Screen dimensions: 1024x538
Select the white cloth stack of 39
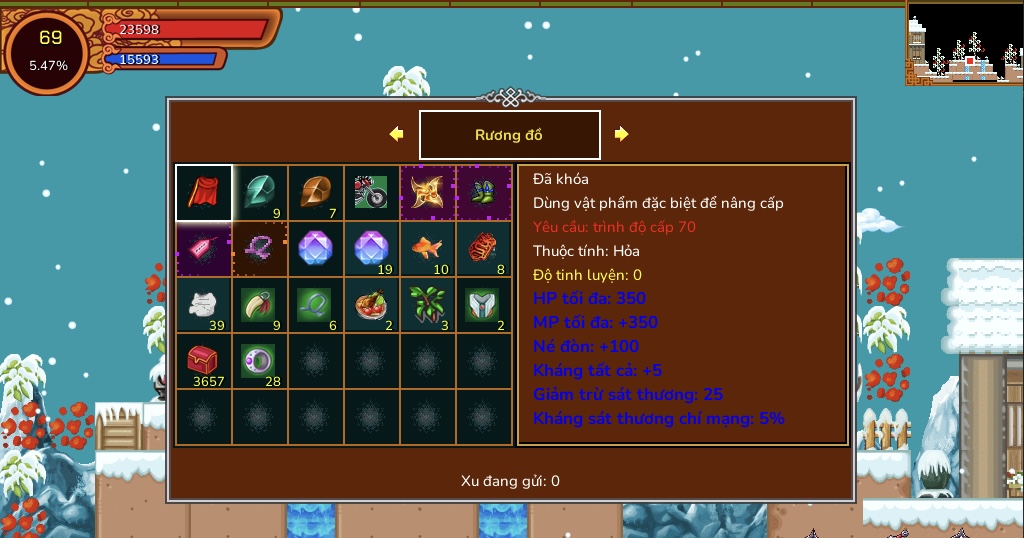pos(204,304)
